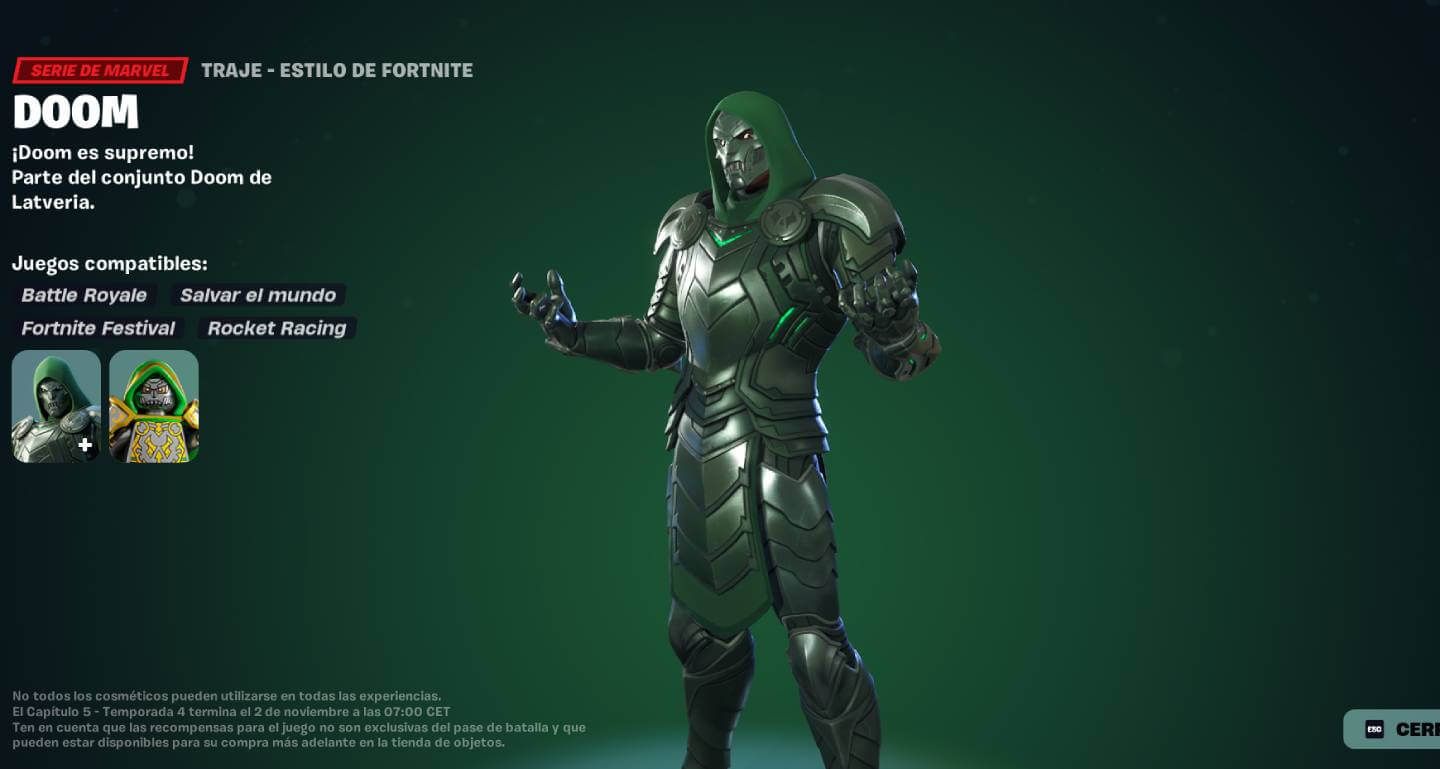1440x769 pixels.
Task: Click the plus icon on the Doom style thumbnail
Action: (x=86, y=445)
